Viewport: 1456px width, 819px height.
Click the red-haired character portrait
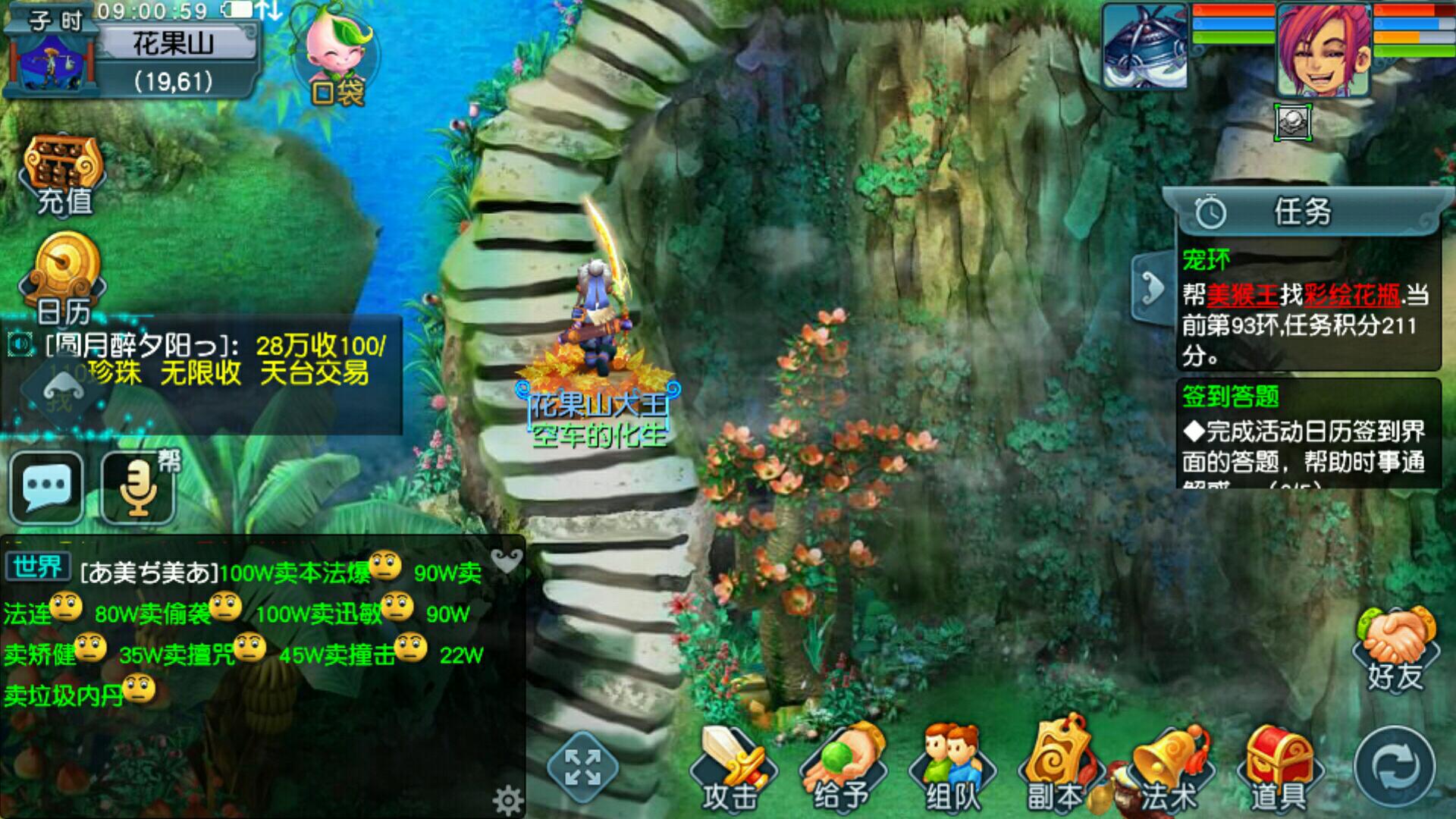click(1323, 49)
